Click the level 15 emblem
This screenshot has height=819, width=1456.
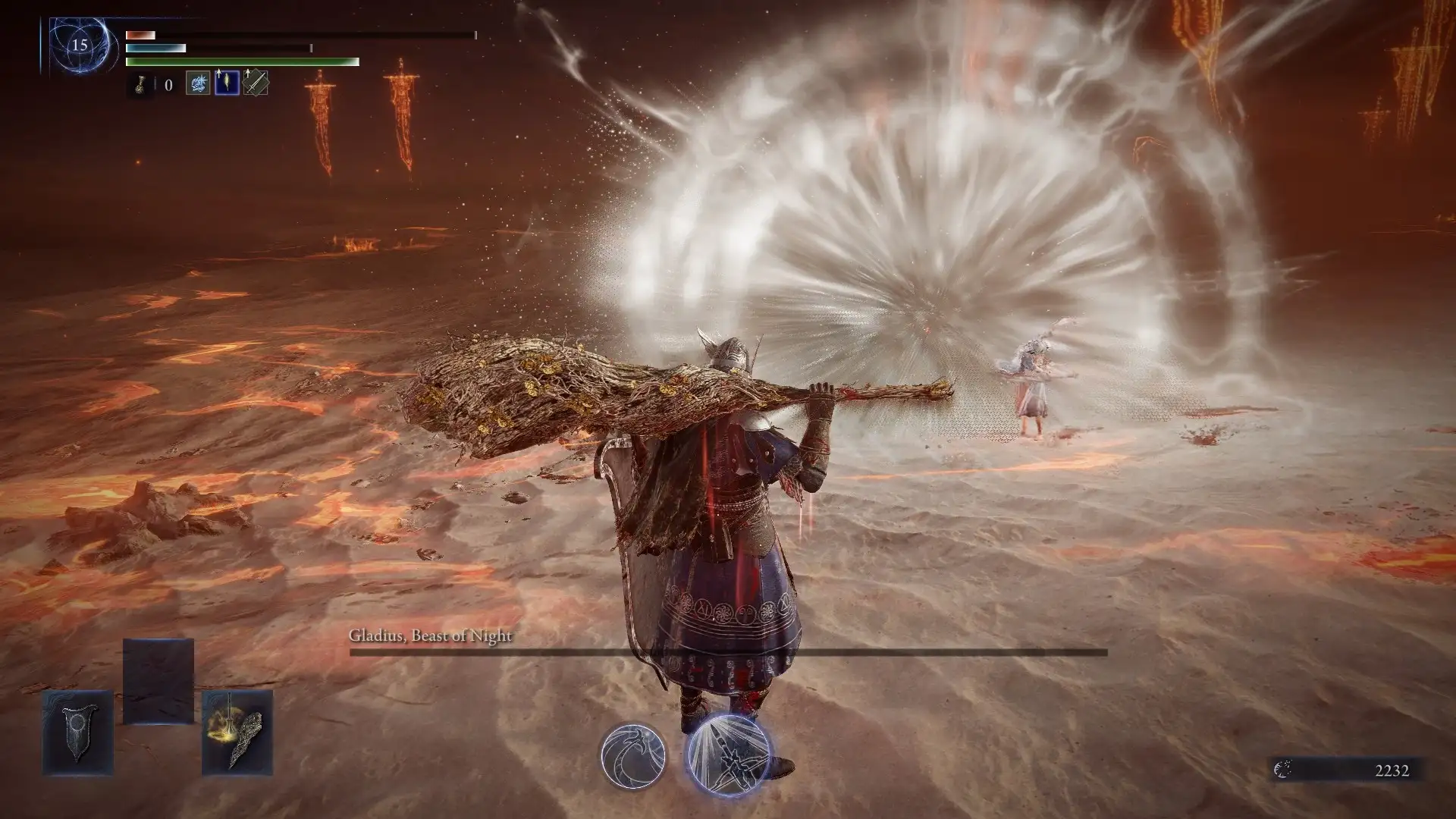click(79, 45)
